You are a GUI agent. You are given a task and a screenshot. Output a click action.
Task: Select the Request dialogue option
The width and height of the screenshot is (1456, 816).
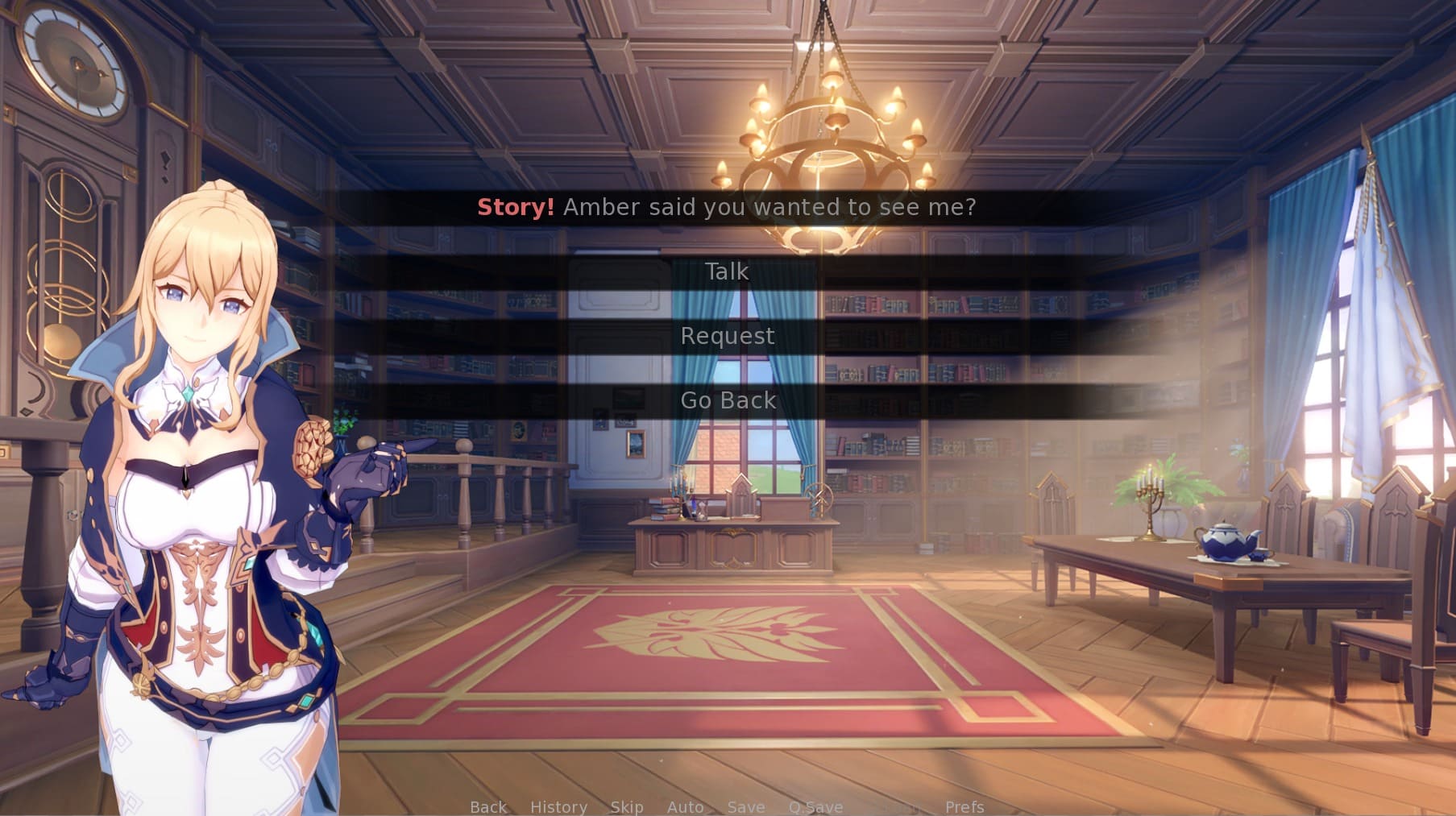point(727,336)
